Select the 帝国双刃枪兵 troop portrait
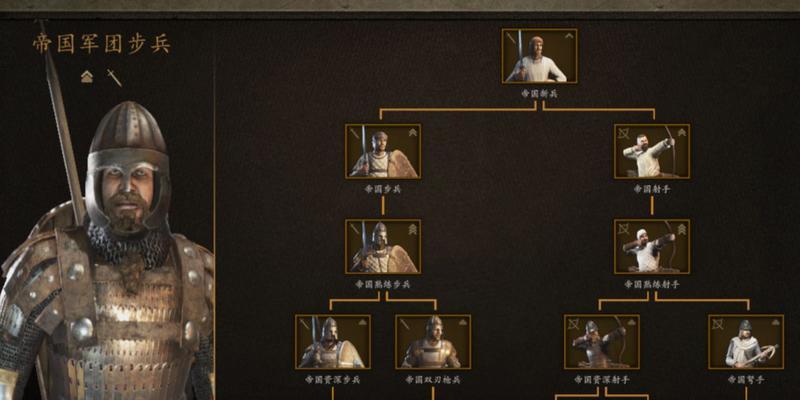 click(433, 342)
